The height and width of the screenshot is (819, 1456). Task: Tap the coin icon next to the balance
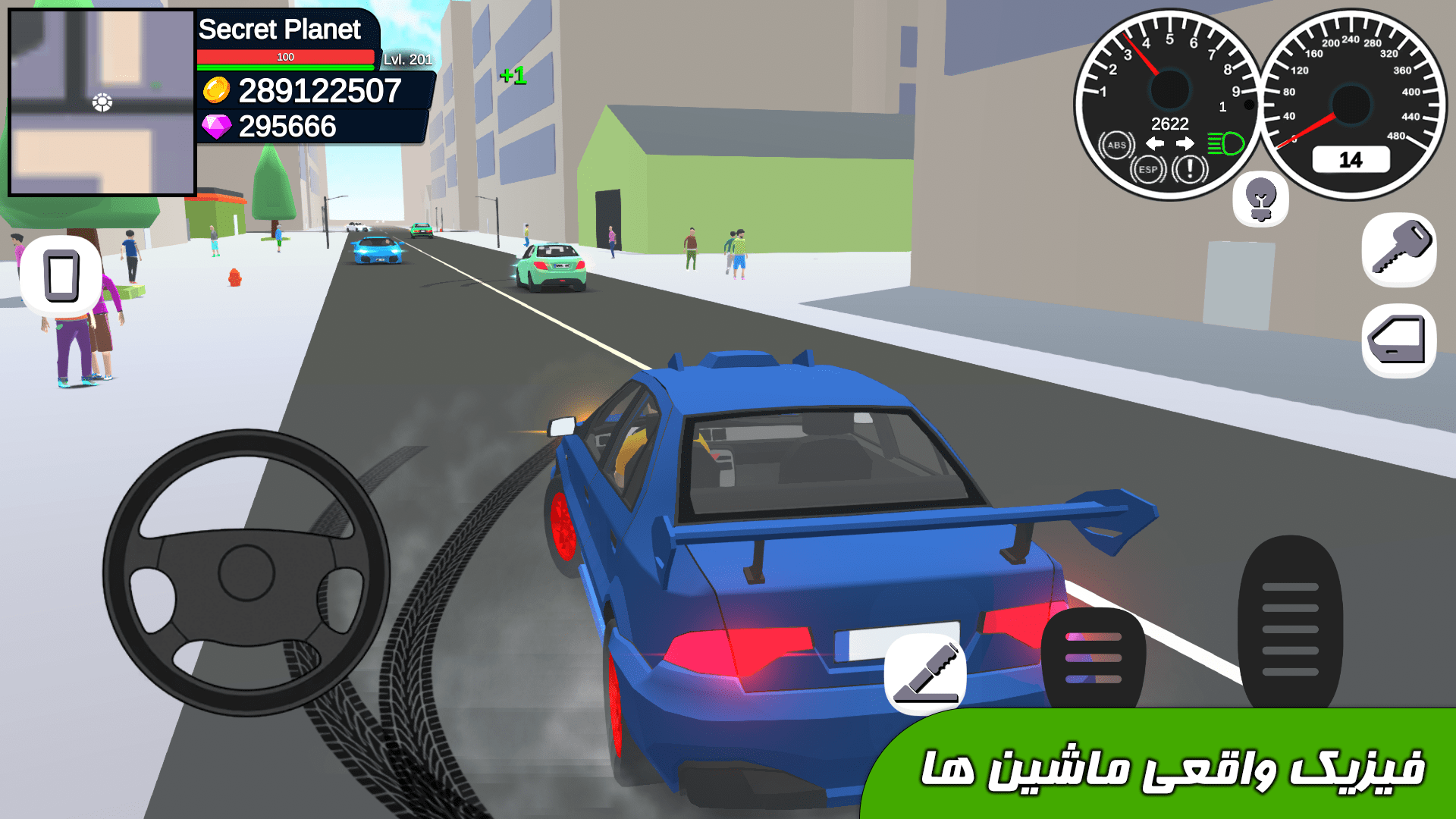216,93
